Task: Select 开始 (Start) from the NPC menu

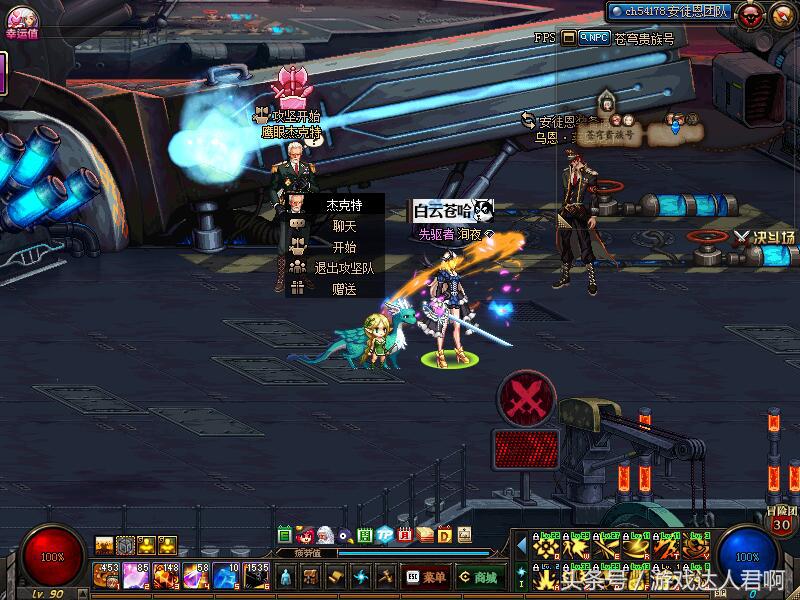Action: point(343,247)
